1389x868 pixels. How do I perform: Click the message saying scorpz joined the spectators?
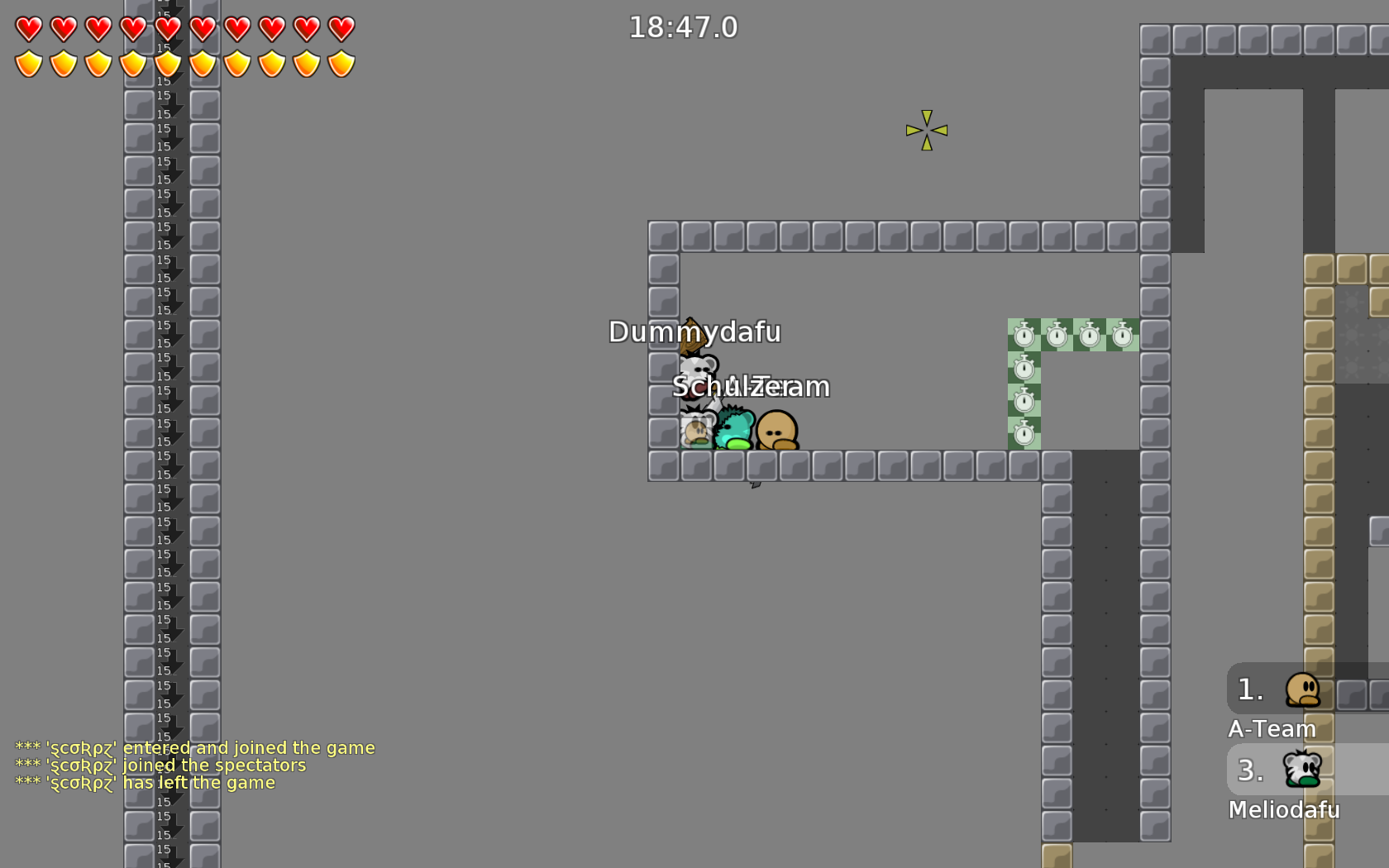point(160,765)
